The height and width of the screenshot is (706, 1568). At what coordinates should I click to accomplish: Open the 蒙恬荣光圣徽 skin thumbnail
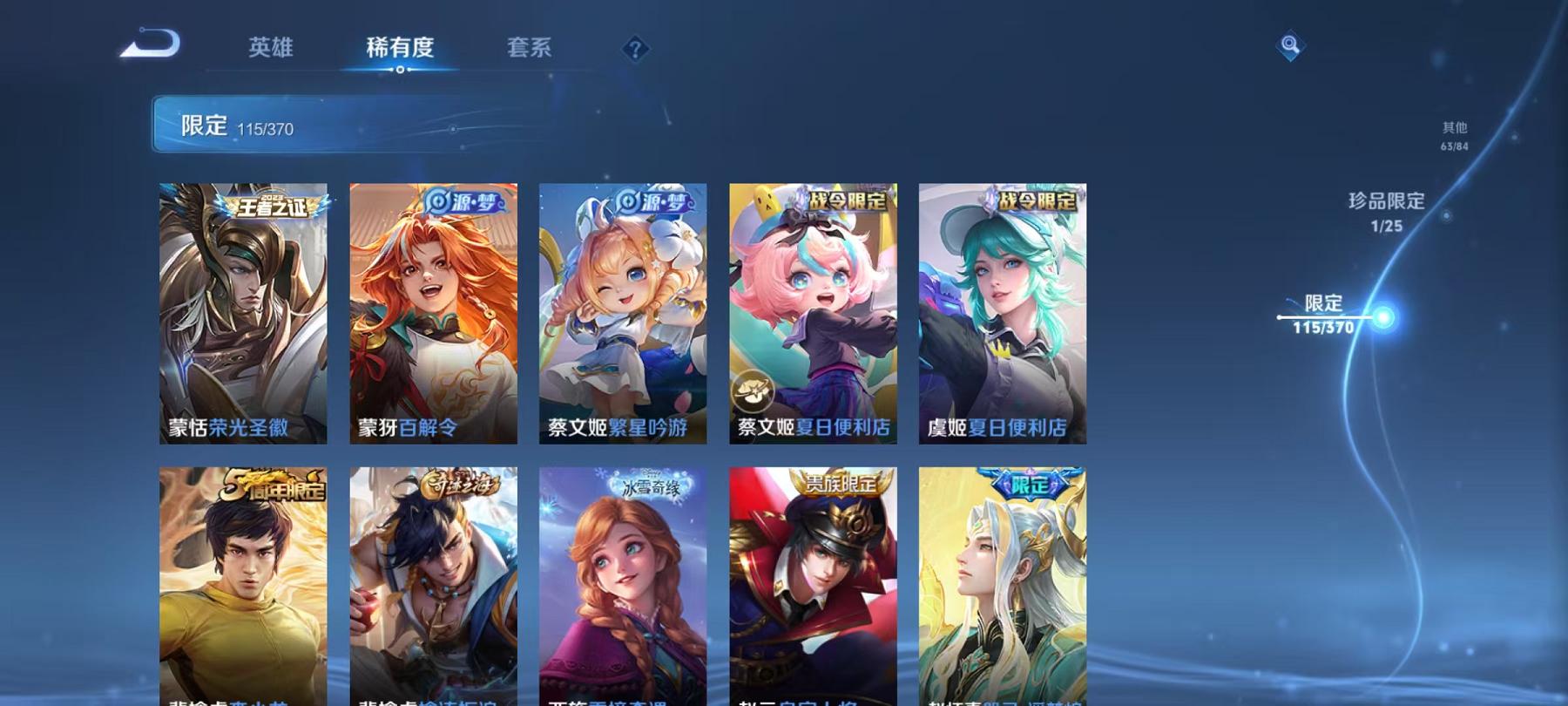(x=245, y=314)
